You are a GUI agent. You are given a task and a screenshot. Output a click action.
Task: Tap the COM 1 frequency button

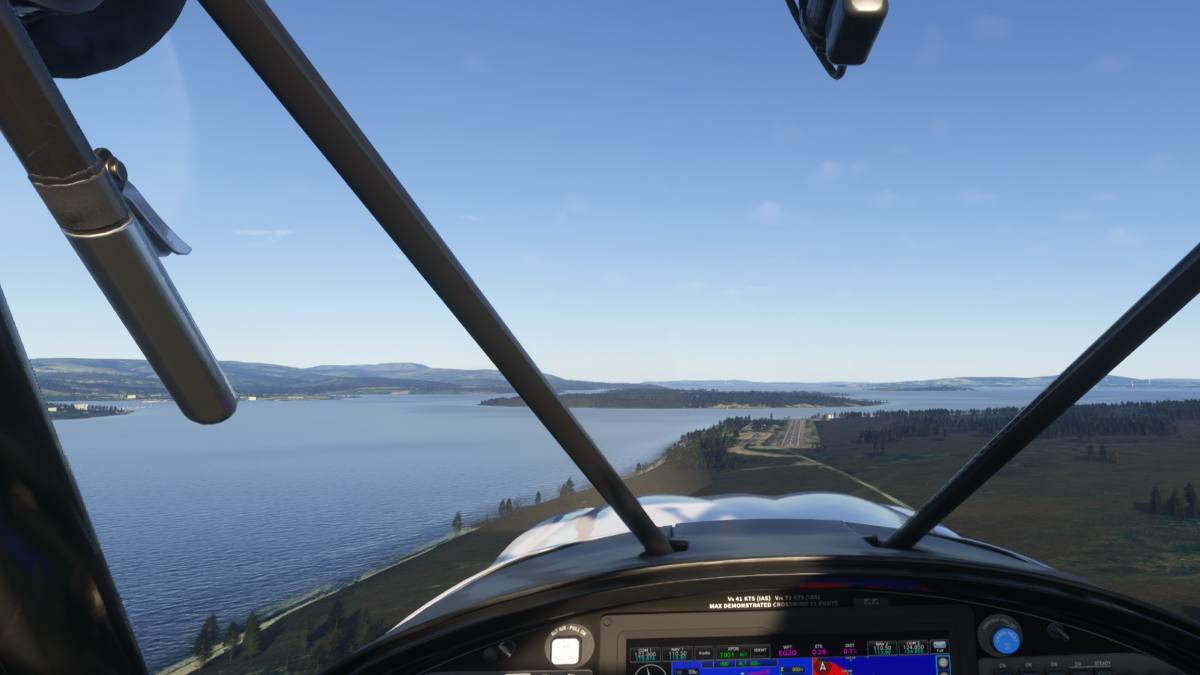(645, 652)
